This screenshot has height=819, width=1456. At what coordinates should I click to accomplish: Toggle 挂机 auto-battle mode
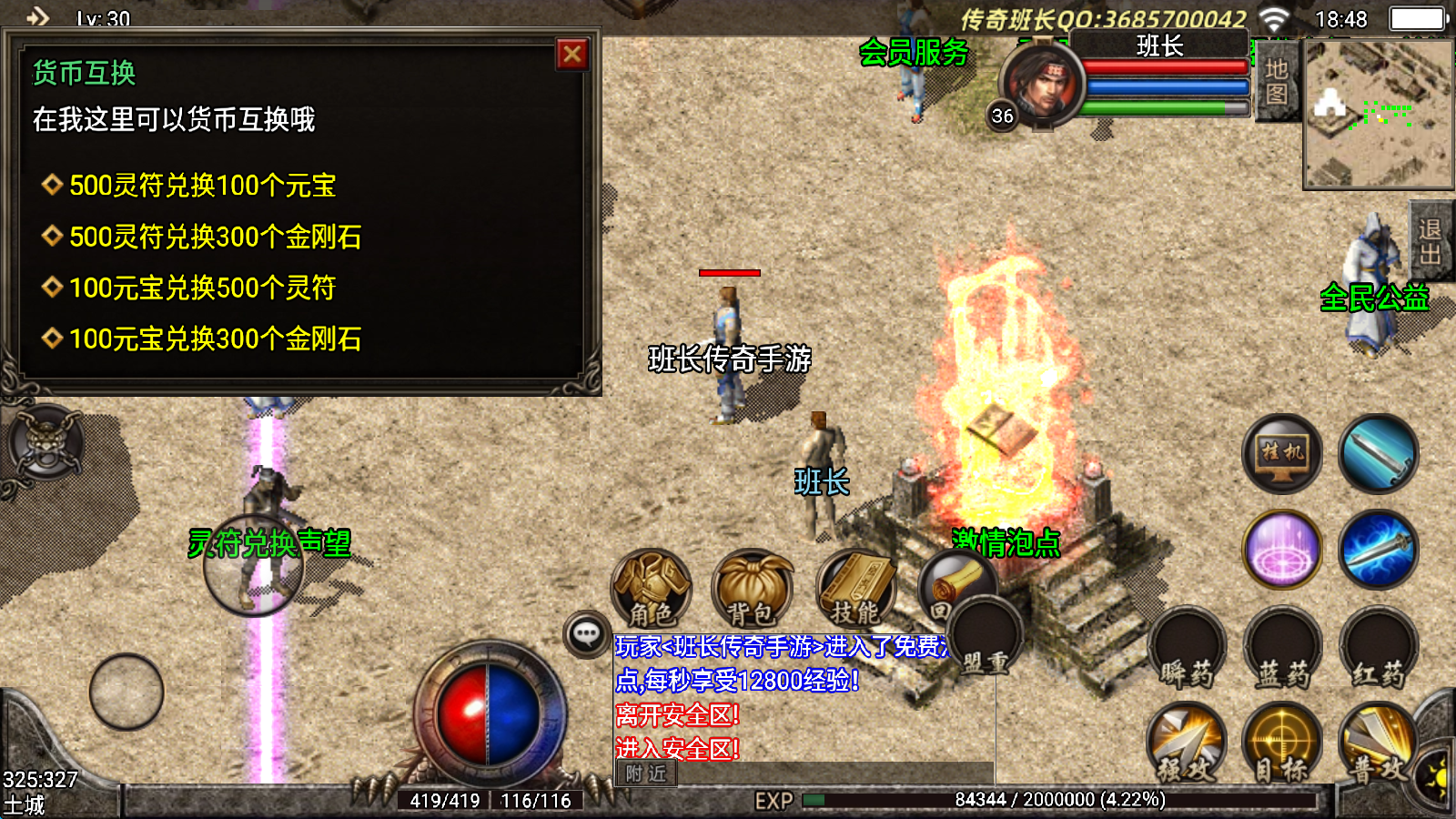click(1282, 453)
